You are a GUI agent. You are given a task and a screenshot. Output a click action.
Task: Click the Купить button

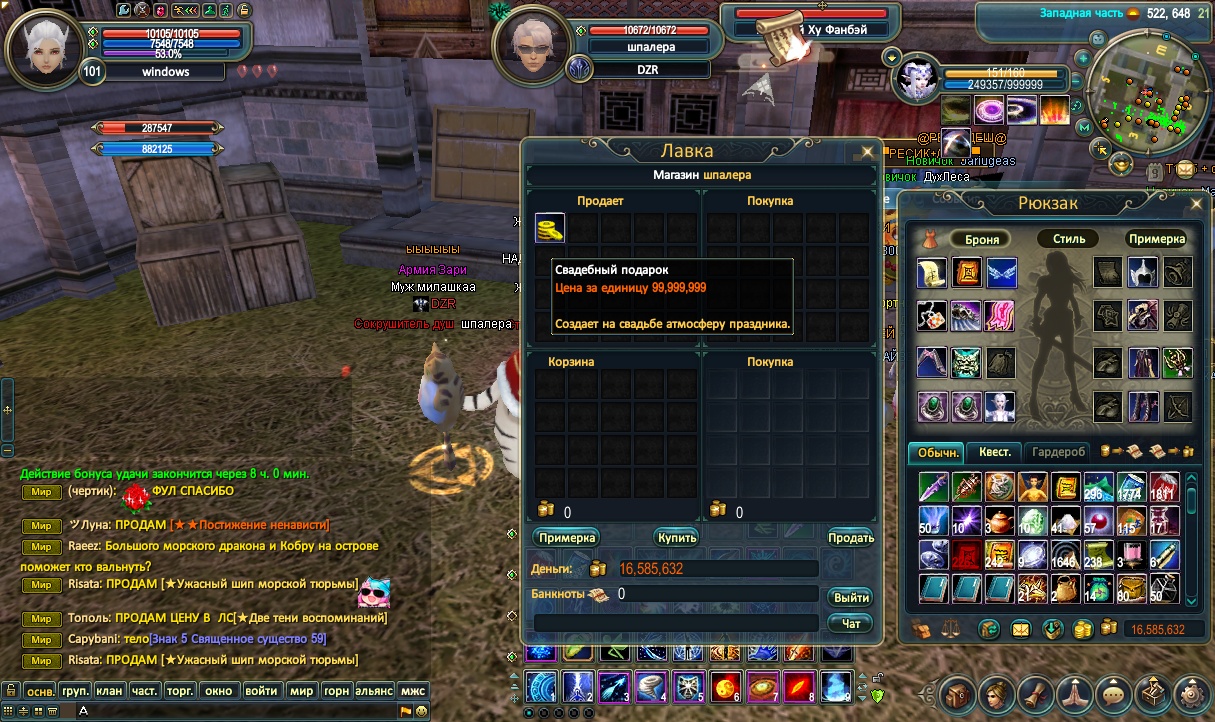coord(676,537)
